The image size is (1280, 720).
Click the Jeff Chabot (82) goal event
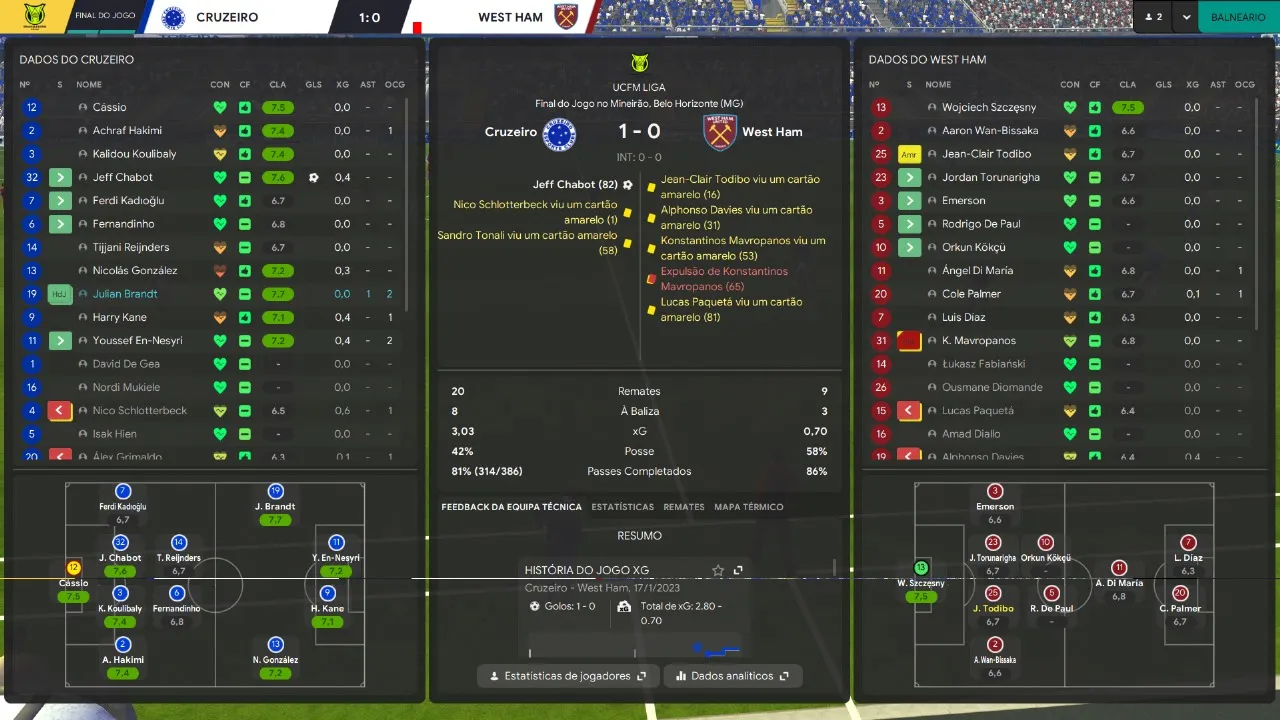click(575, 185)
